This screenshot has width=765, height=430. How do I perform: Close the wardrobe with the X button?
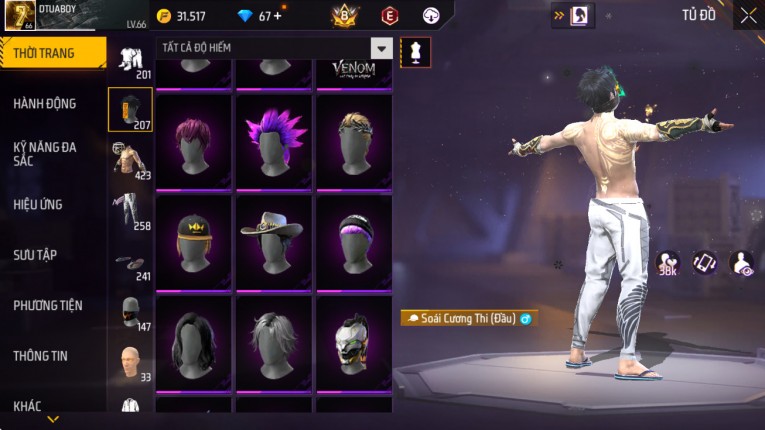click(748, 15)
